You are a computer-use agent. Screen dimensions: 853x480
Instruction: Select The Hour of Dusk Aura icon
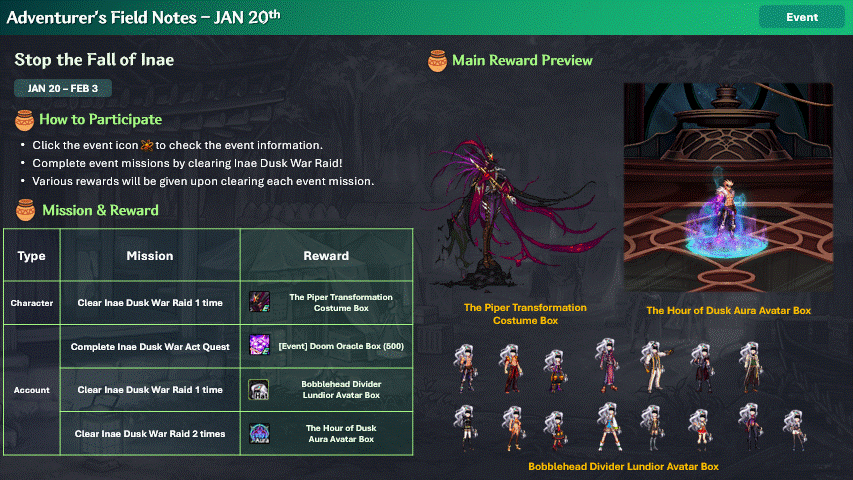(260, 433)
